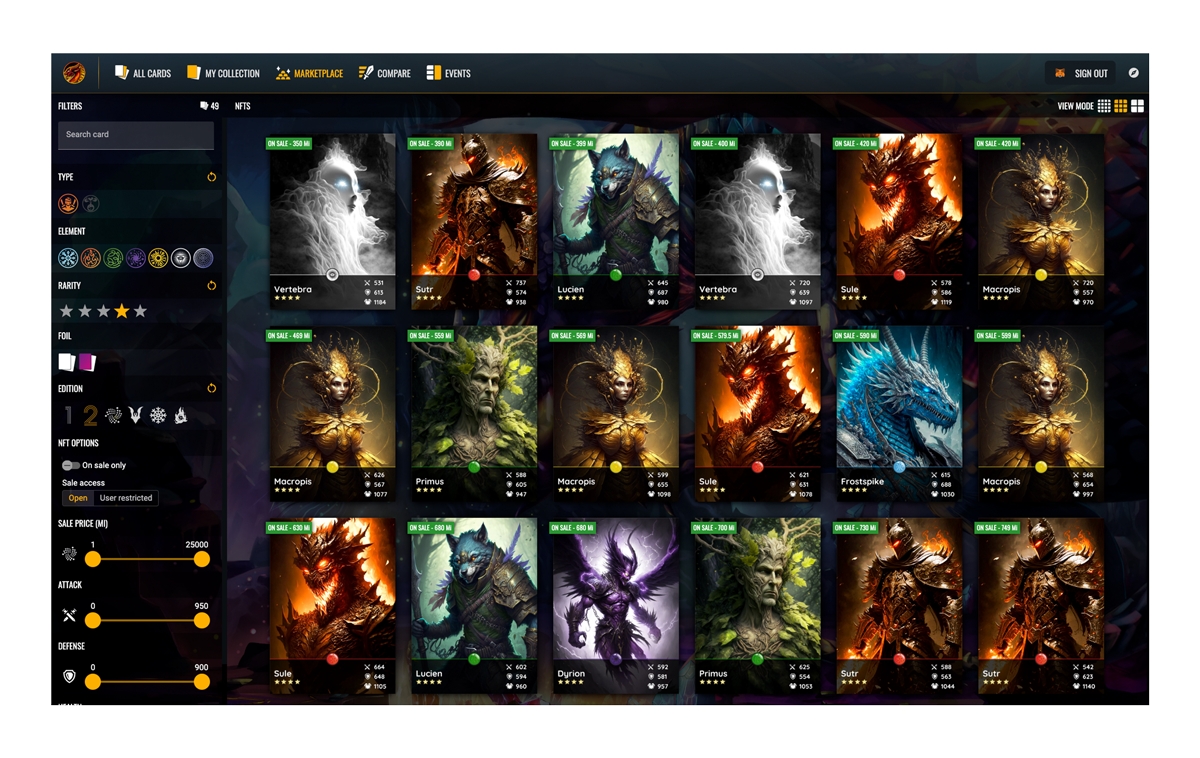This screenshot has width=1200, height=758.
Task: Switch to the smallest grid view mode
Action: [1104, 106]
